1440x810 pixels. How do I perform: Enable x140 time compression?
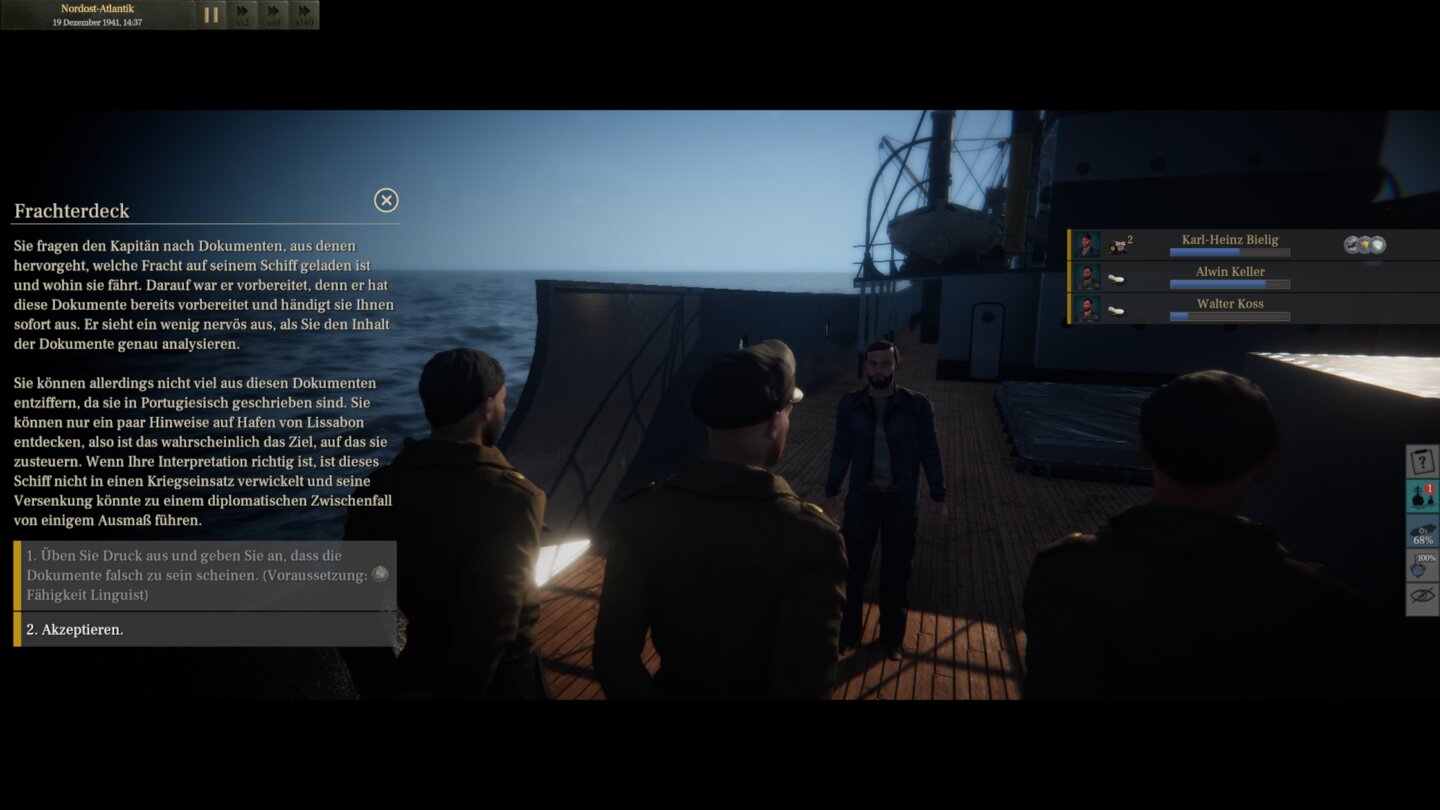click(x=303, y=14)
